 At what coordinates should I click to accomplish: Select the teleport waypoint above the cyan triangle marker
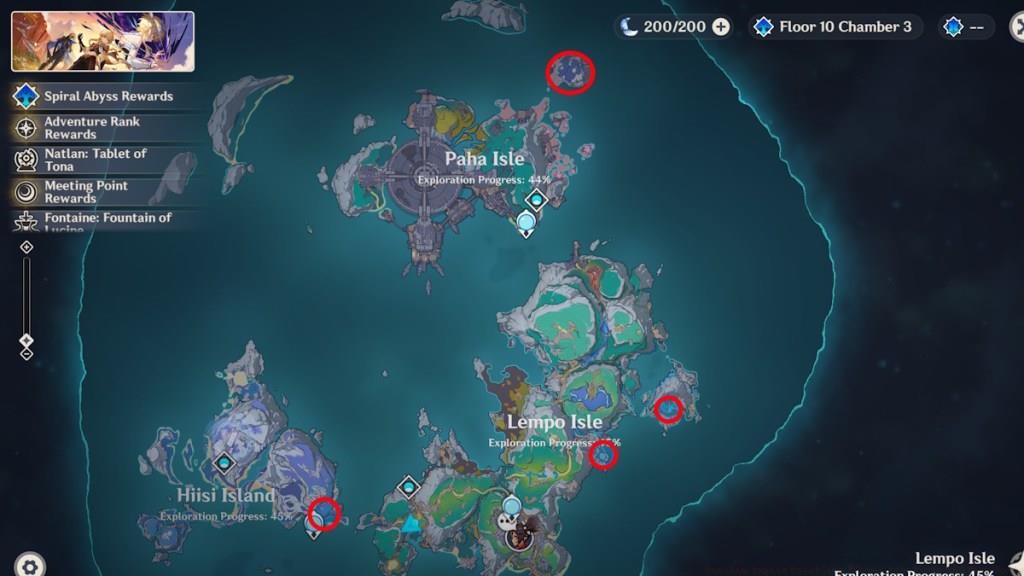pyautogui.click(x=408, y=487)
